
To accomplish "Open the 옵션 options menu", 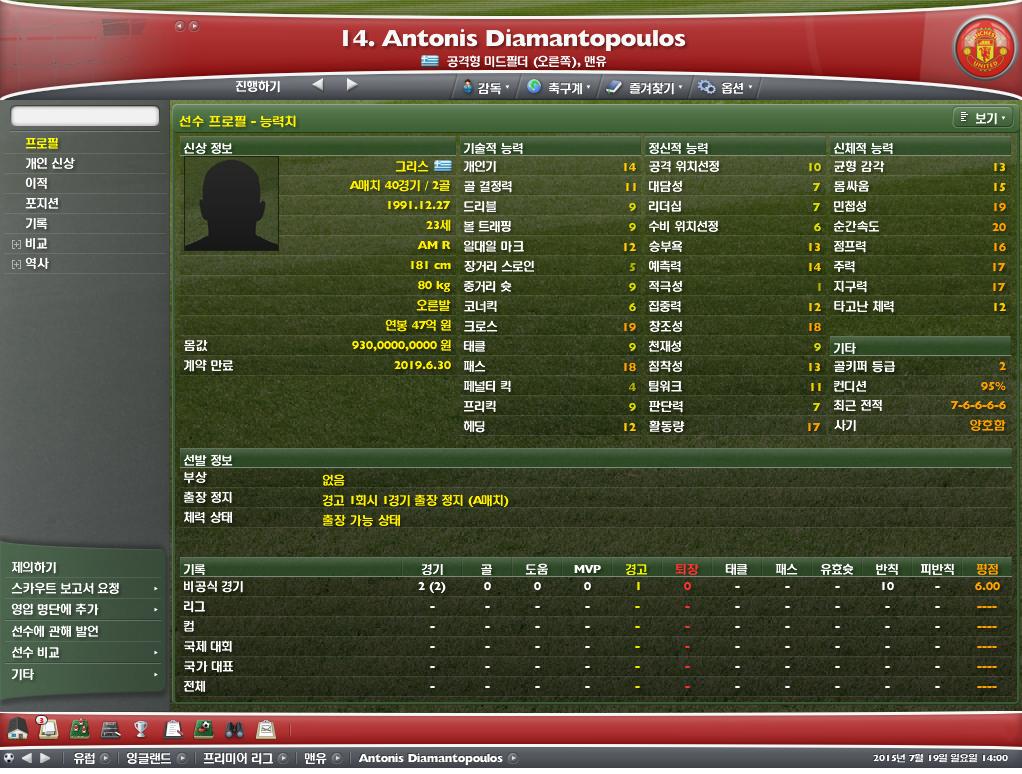I will 726,88.
